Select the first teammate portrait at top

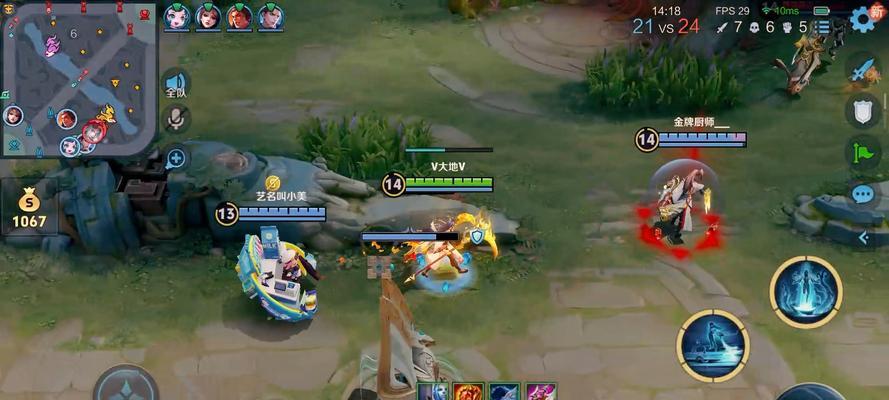click(x=178, y=17)
